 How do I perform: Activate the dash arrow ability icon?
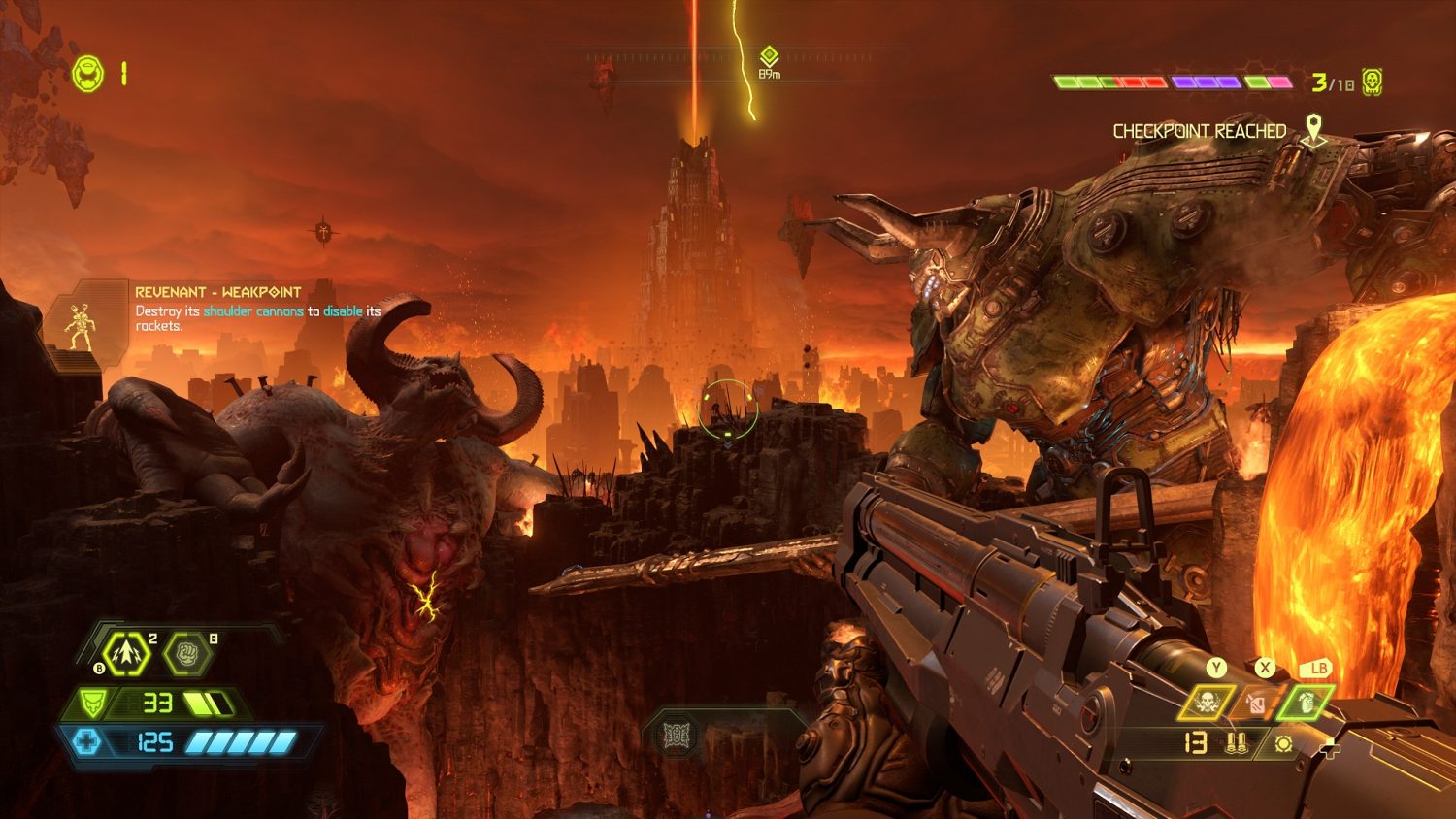126,653
